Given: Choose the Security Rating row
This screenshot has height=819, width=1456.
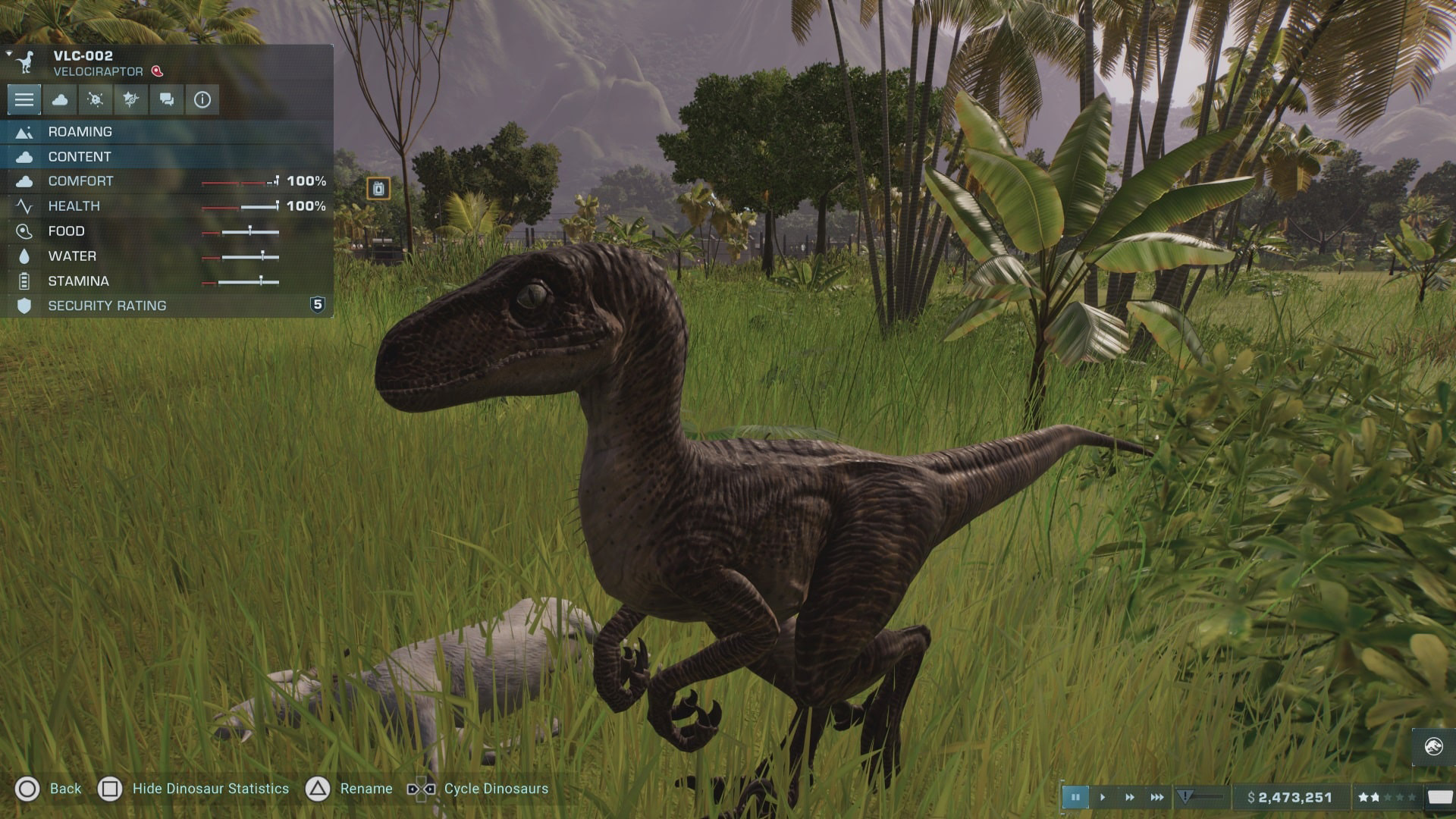Looking at the screenshot, I should [x=167, y=306].
